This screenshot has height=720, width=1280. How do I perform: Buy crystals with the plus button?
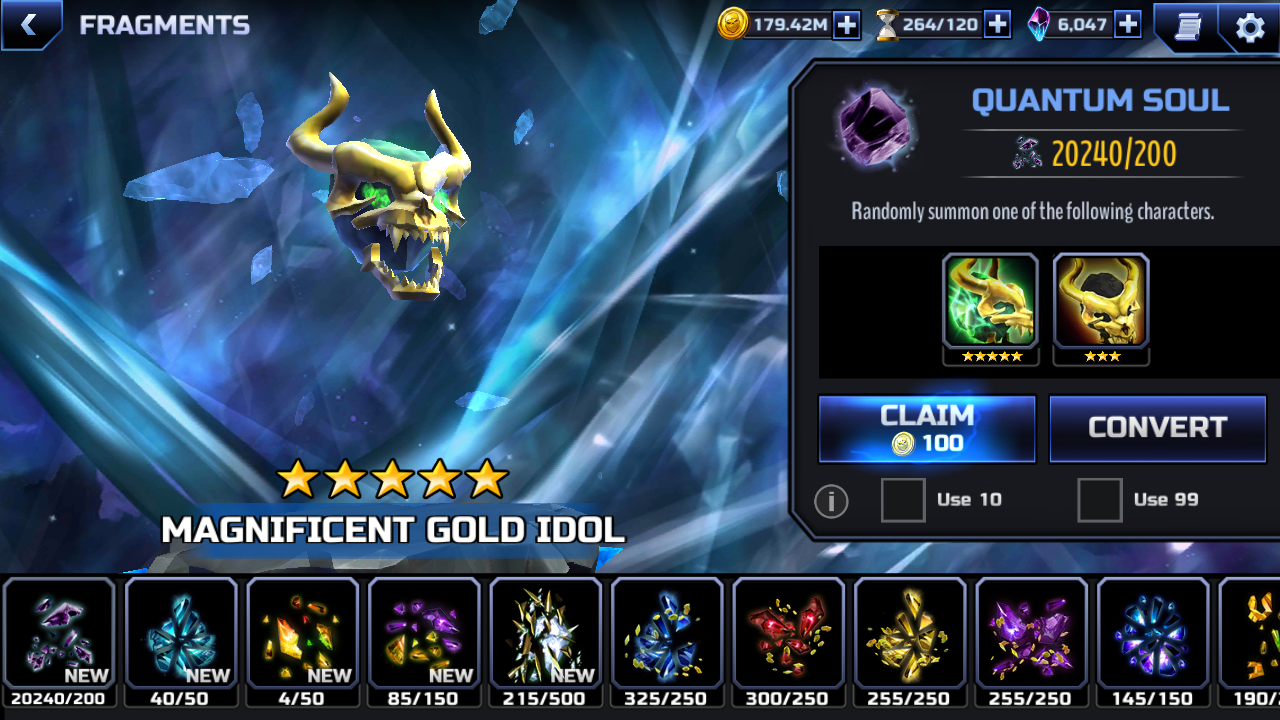pyautogui.click(x=1127, y=25)
